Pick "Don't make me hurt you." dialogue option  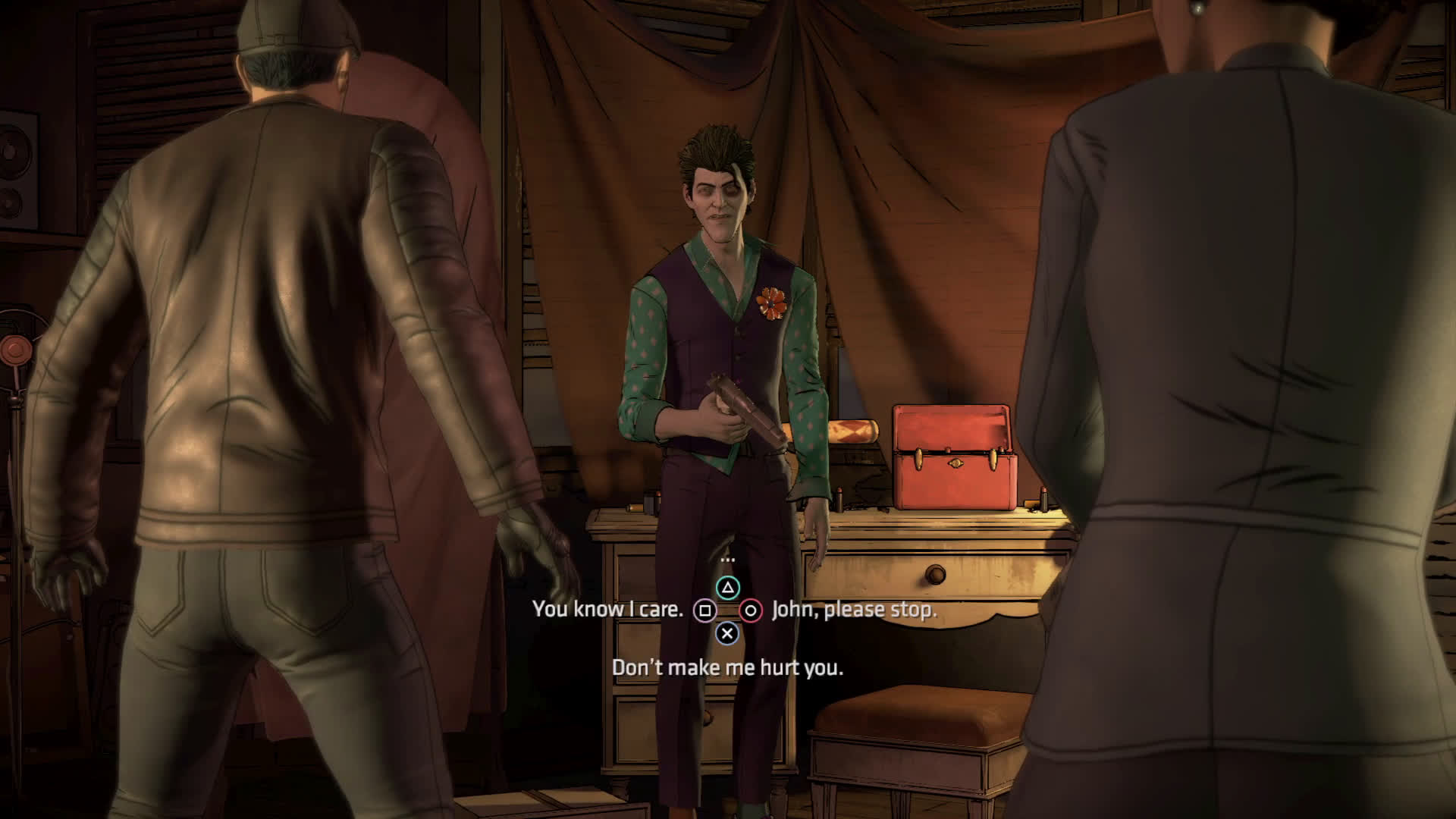(727, 667)
